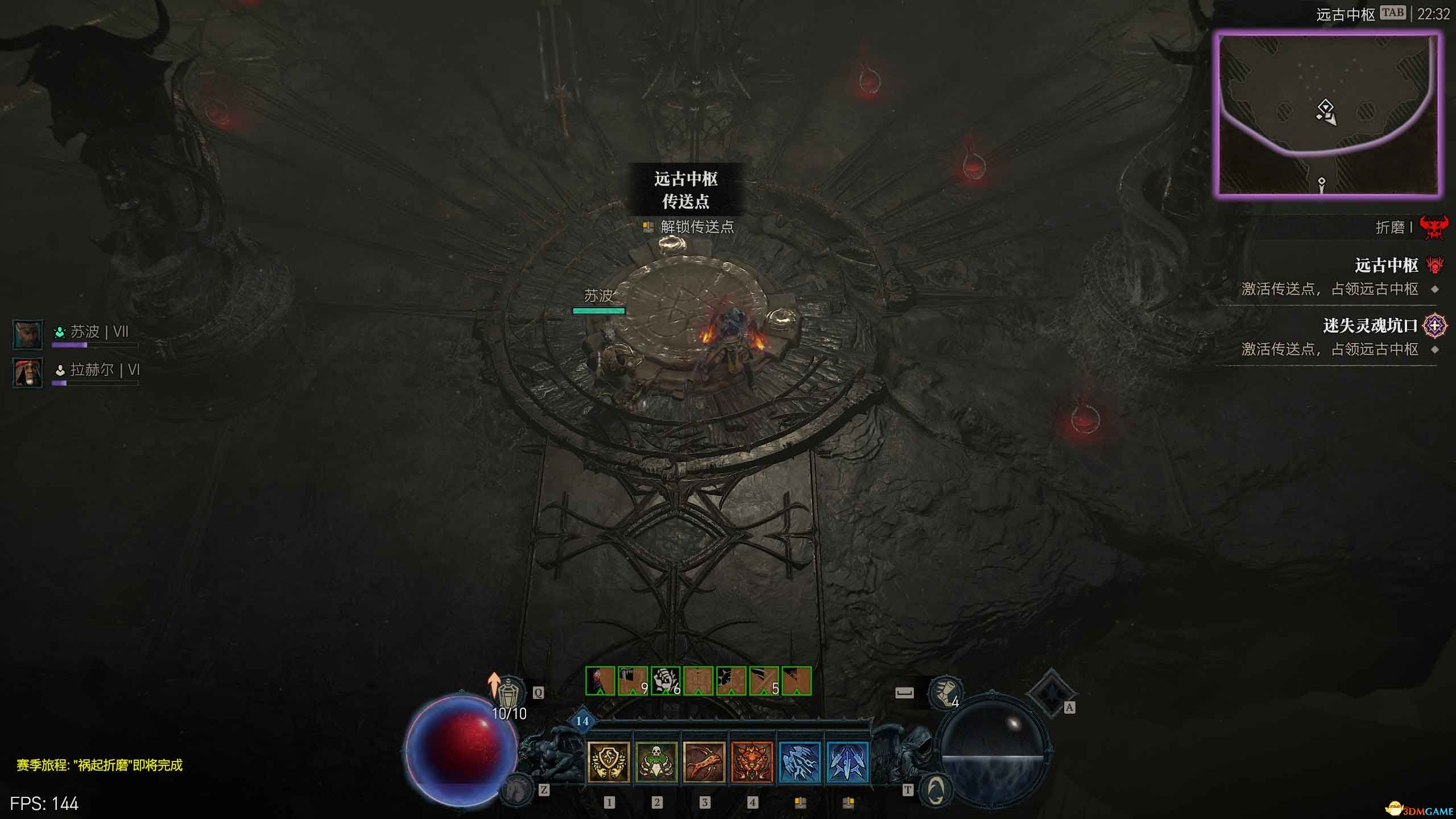
Task: Click the 赛季旅程 season journey notification
Action: coord(100,765)
